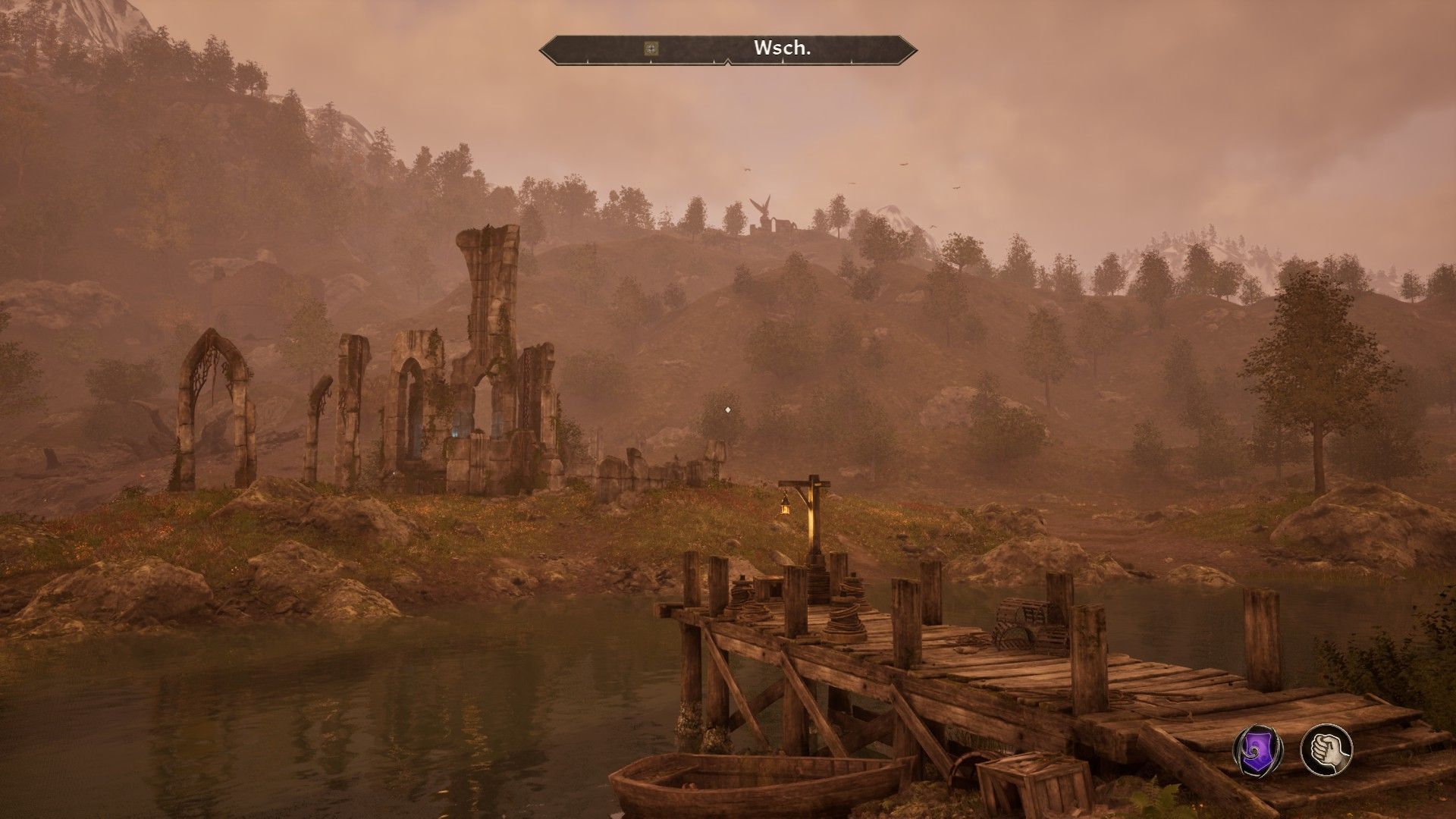Click the square location marker on the compass
This screenshot has width=1456, height=819.
click(651, 49)
